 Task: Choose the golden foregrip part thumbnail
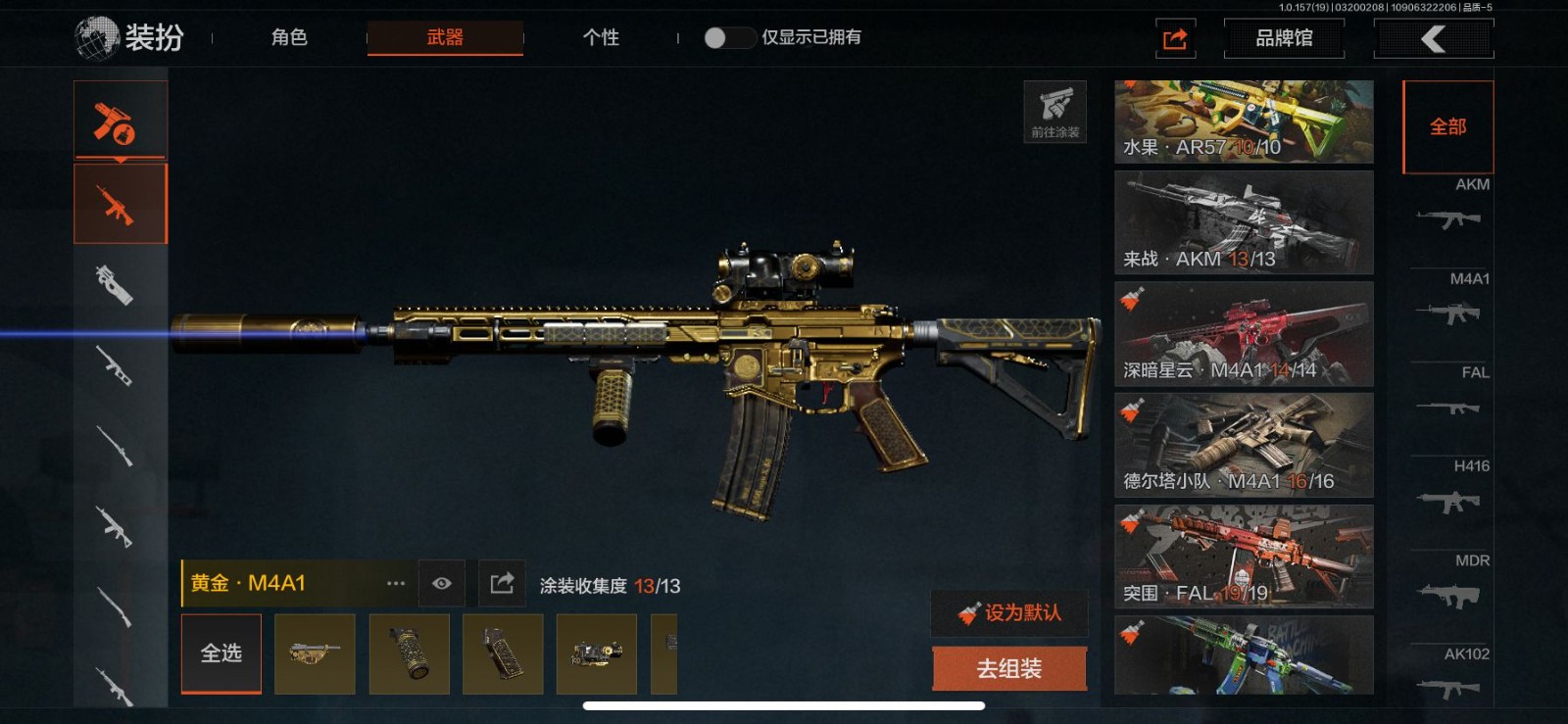coord(409,653)
